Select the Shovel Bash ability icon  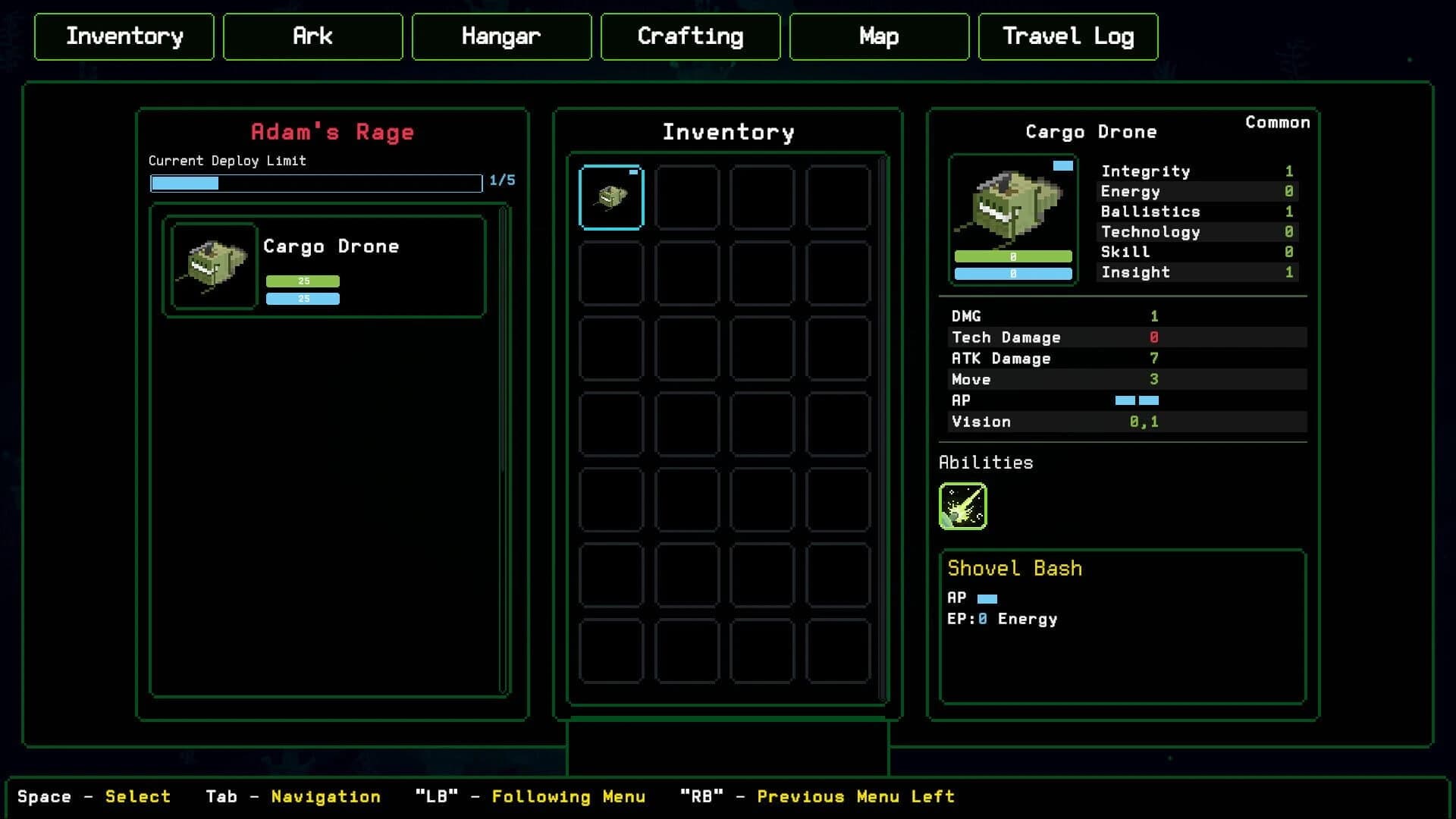965,505
